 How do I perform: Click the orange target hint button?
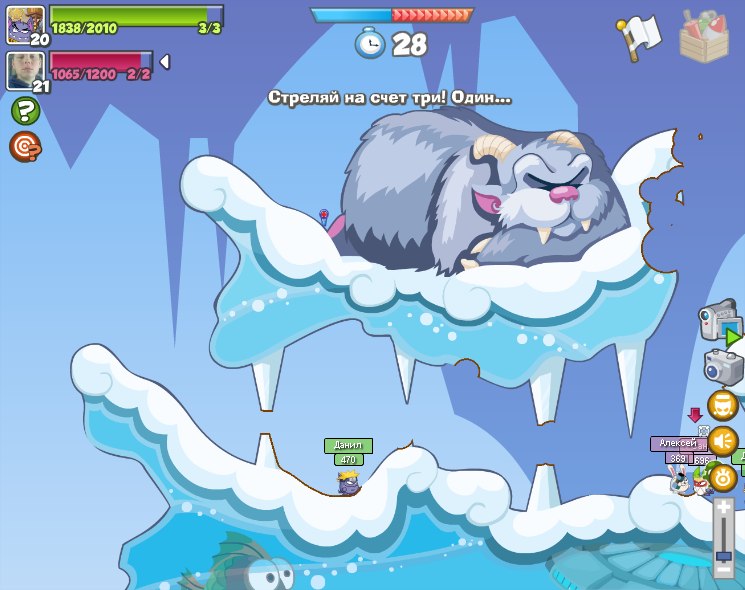(25, 147)
